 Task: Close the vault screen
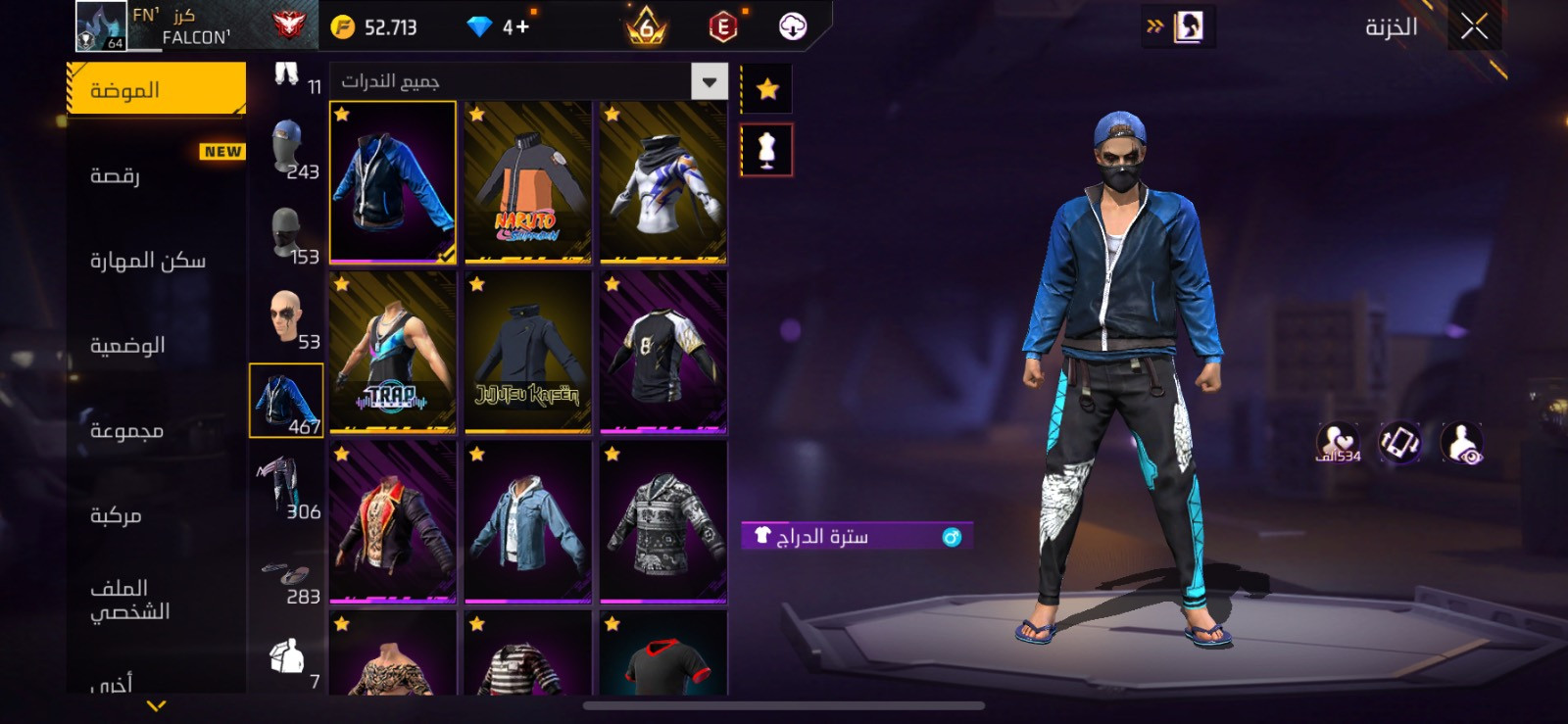pyautogui.click(x=1474, y=27)
